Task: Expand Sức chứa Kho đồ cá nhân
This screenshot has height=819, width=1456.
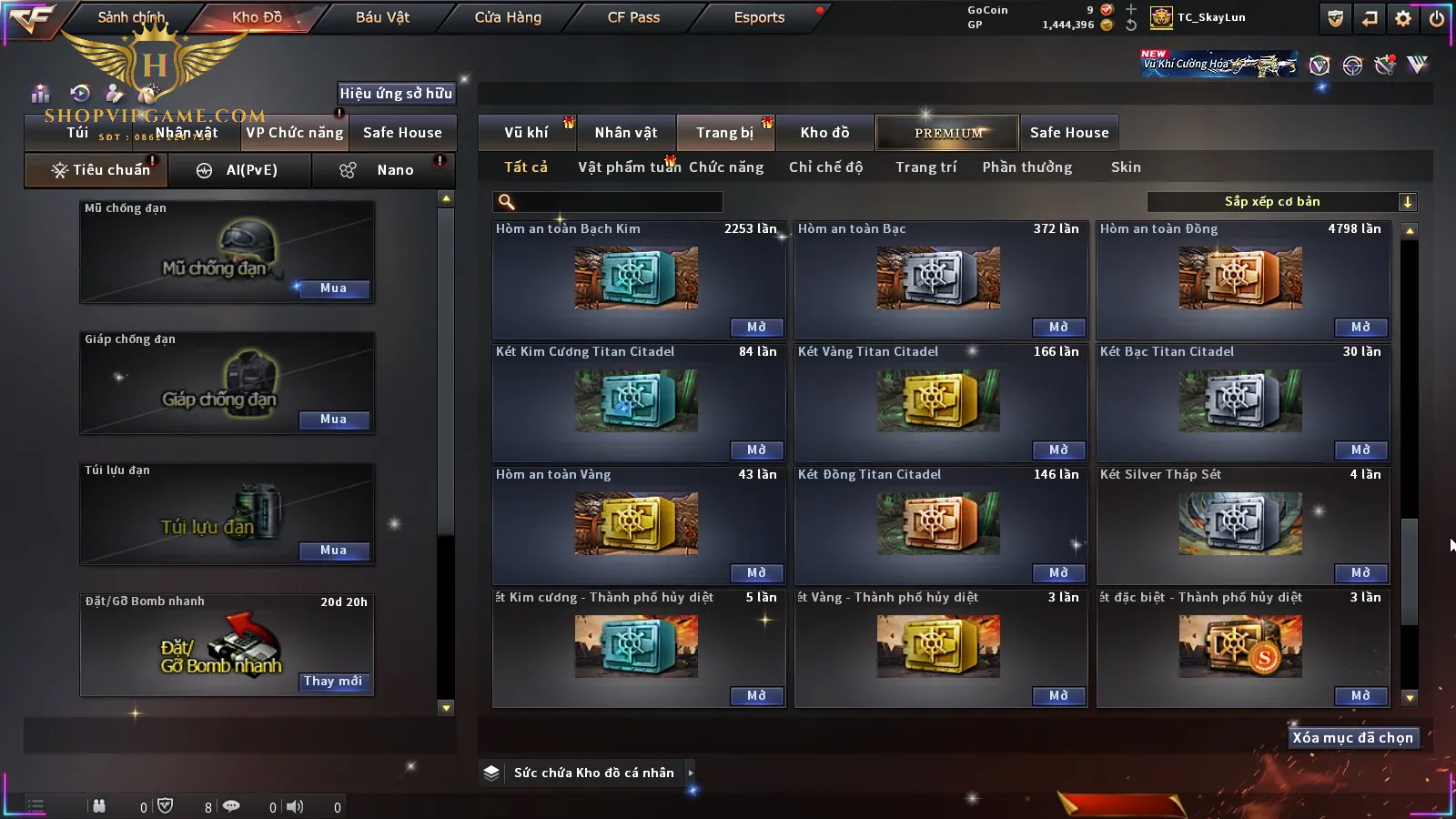Action: click(594, 773)
